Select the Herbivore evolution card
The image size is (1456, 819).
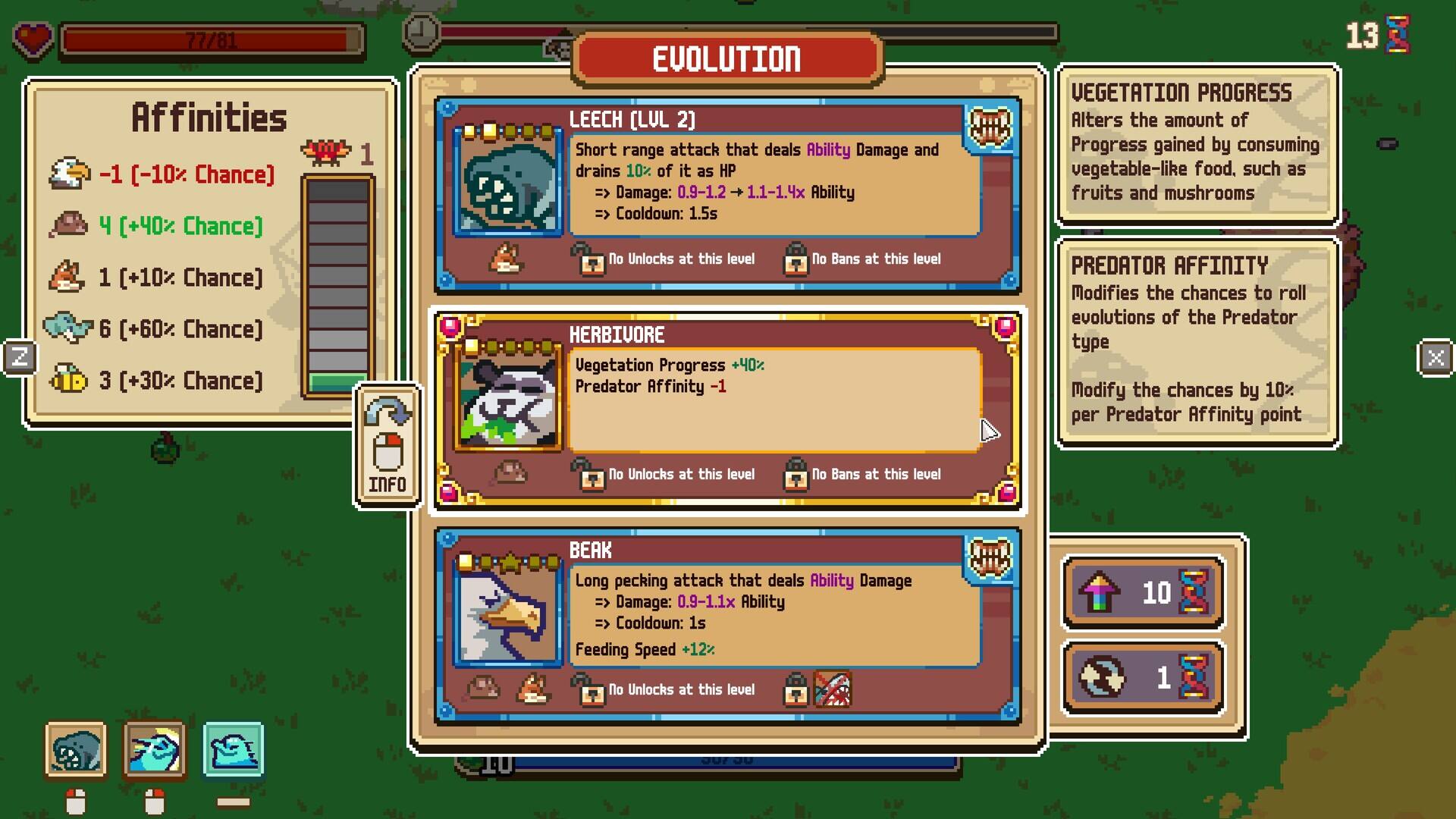(x=726, y=409)
